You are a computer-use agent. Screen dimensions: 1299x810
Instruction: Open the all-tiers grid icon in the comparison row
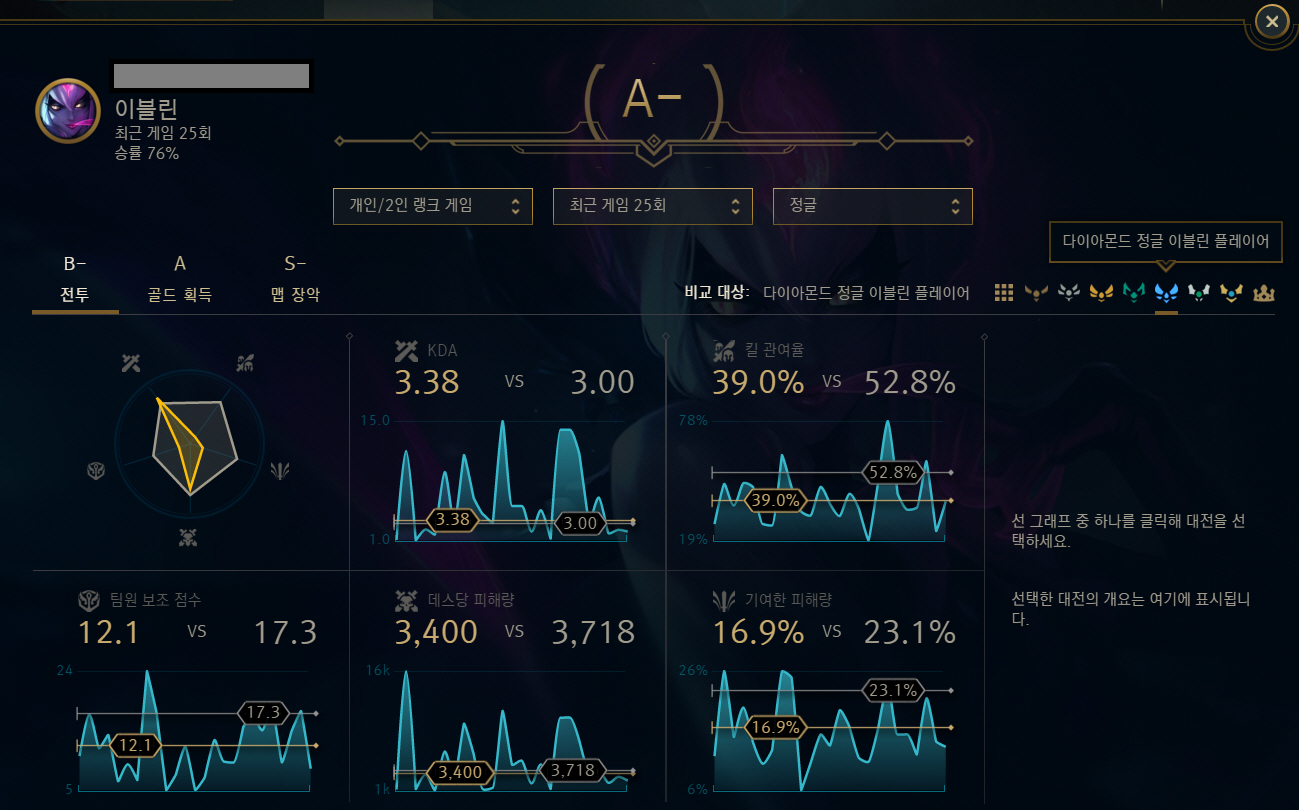pyautogui.click(x=1003, y=293)
